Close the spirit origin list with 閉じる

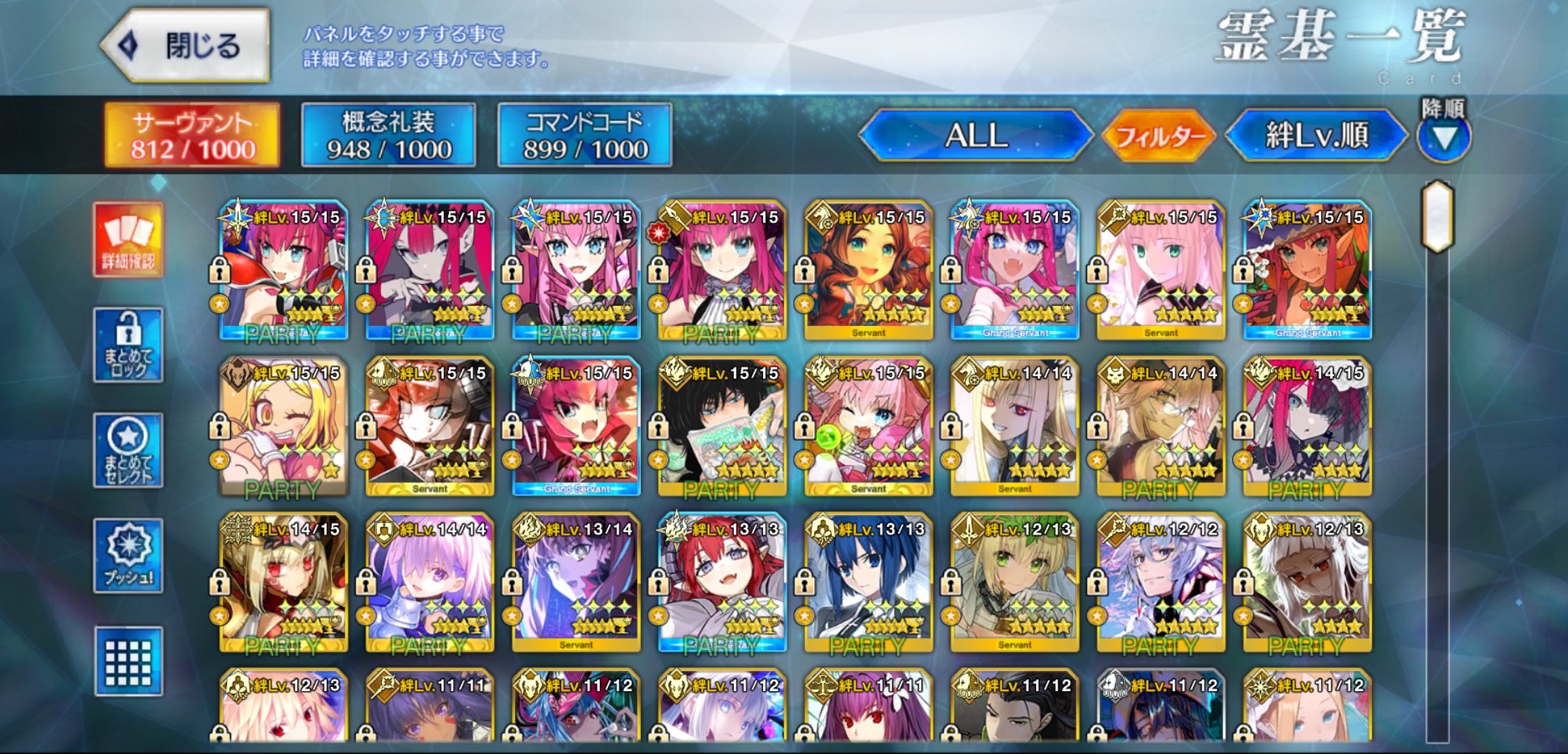coord(186,46)
